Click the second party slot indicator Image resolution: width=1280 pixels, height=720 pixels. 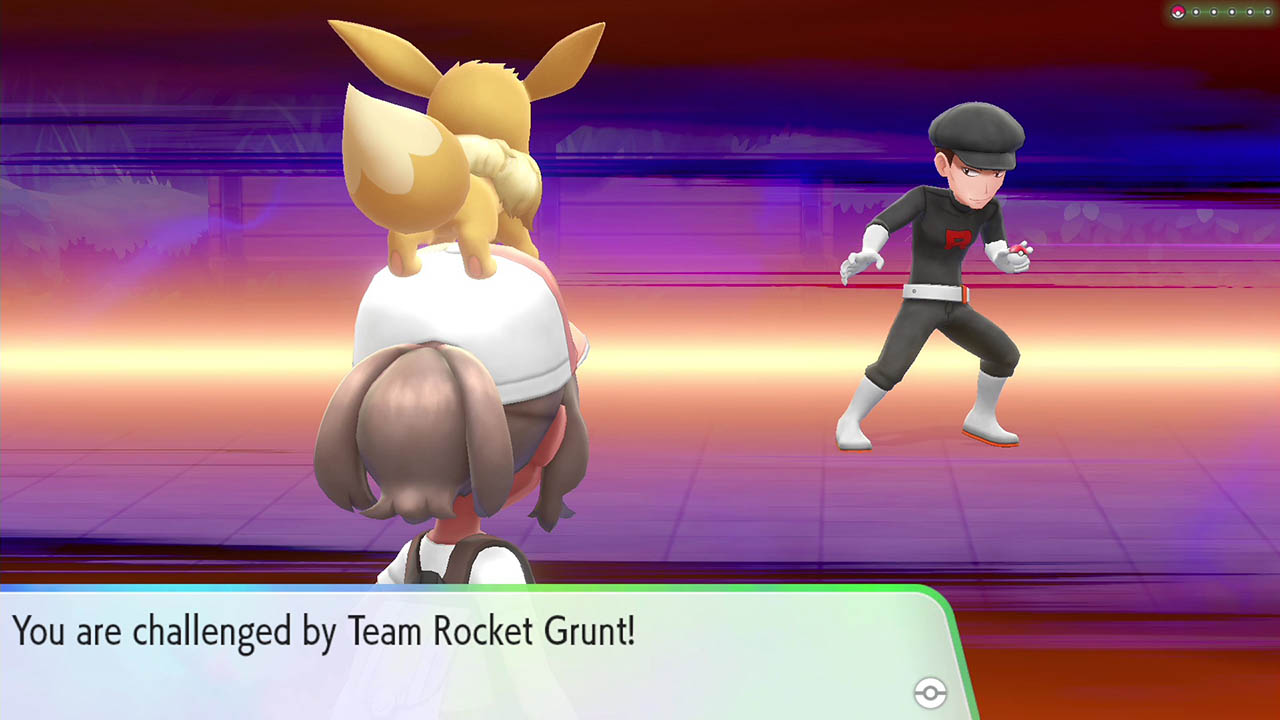[x=1196, y=11]
